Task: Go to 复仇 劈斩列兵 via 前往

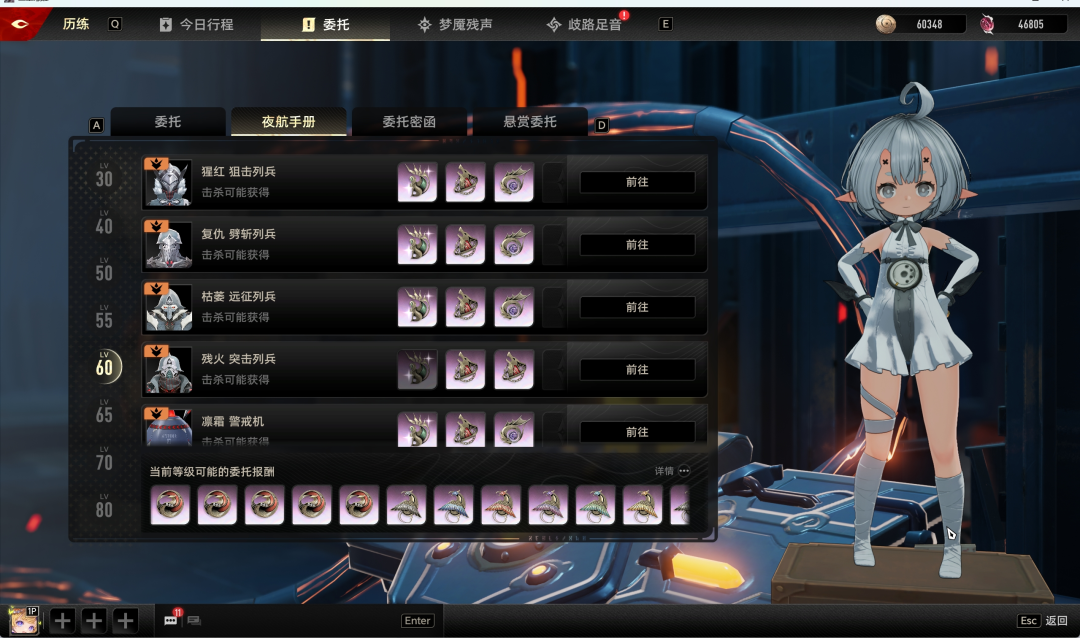Action: coord(637,245)
